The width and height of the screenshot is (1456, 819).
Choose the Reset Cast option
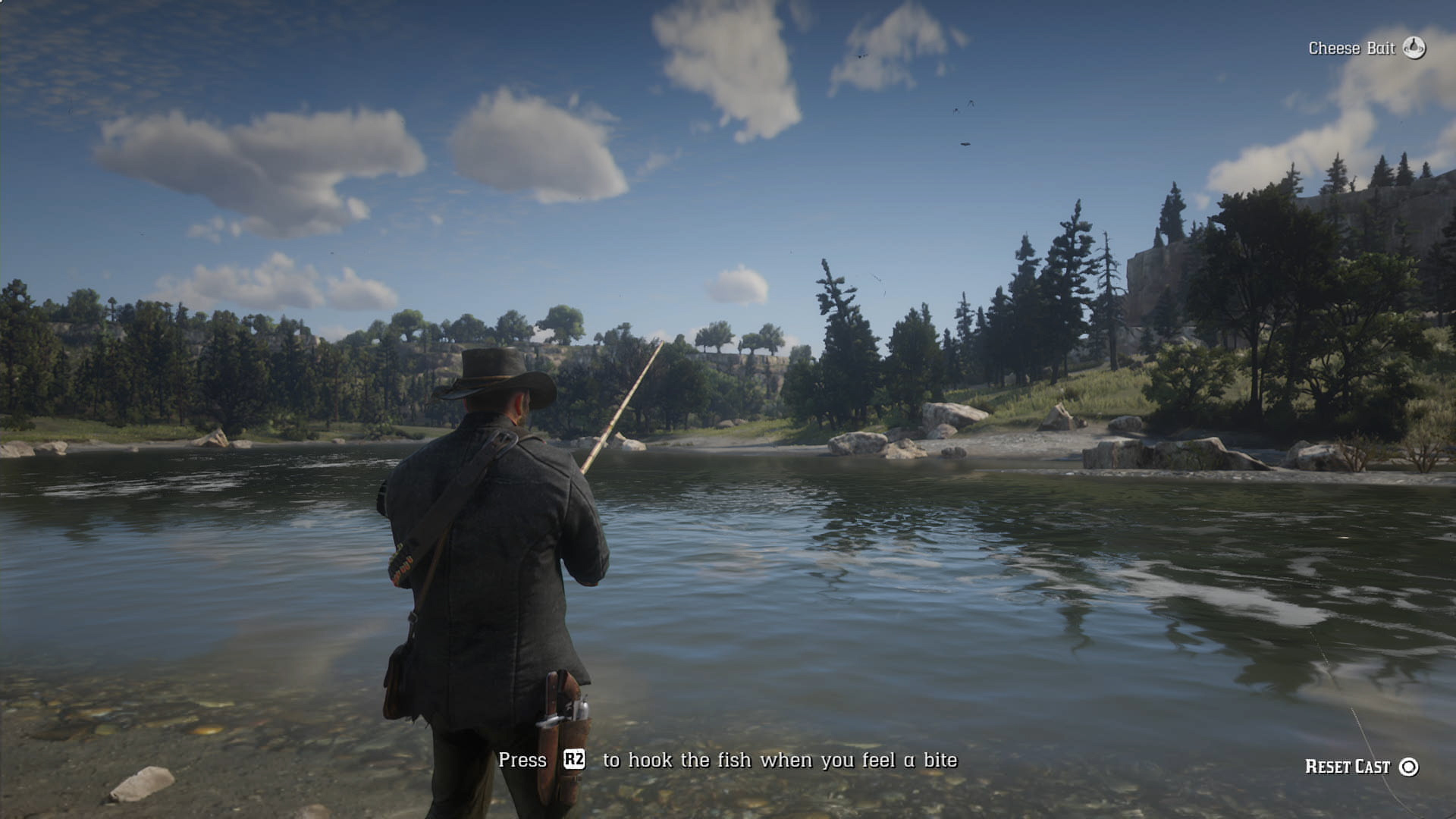coord(1360,767)
